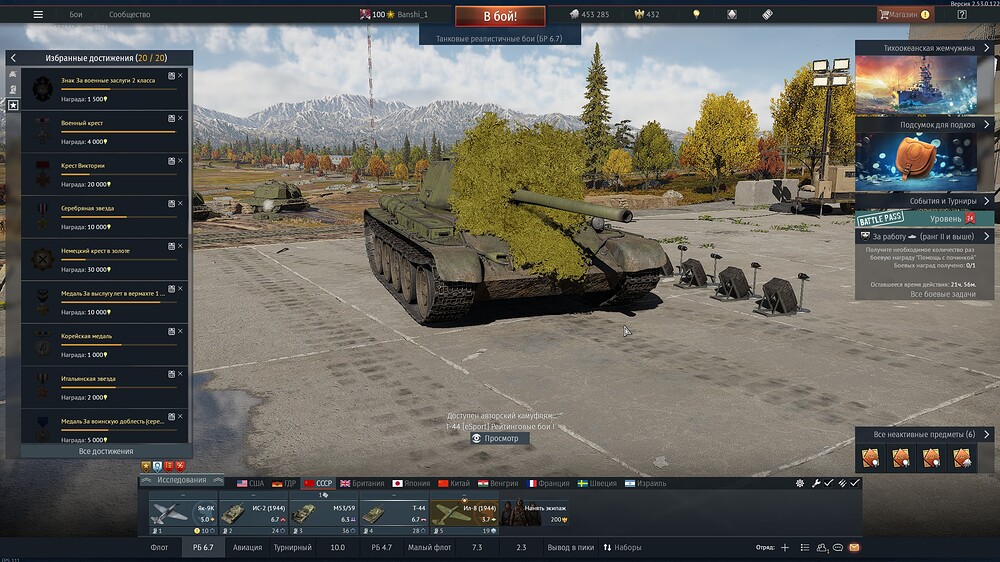Click «Просмотр» to preview the camouflage
This screenshot has width=1000, height=562.
click(x=501, y=438)
